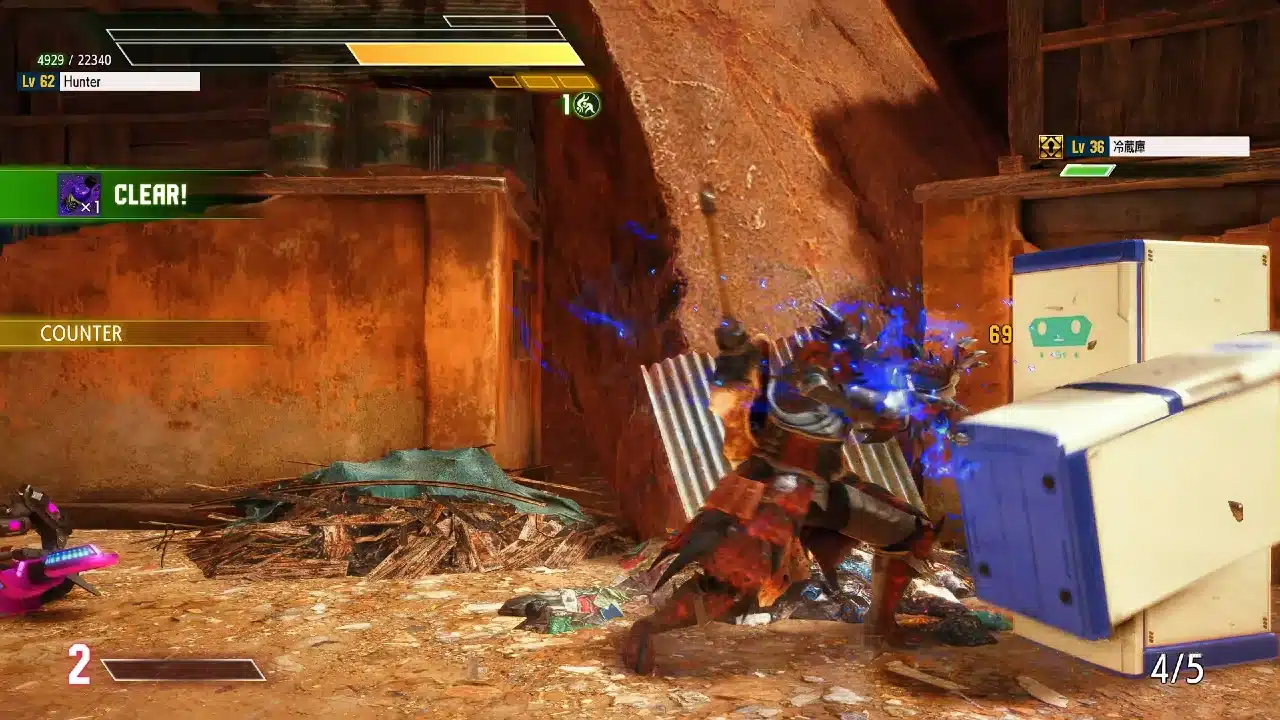Click the green circular status icon
The height and width of the screenshot is (720, 1280).
(587, 104)
